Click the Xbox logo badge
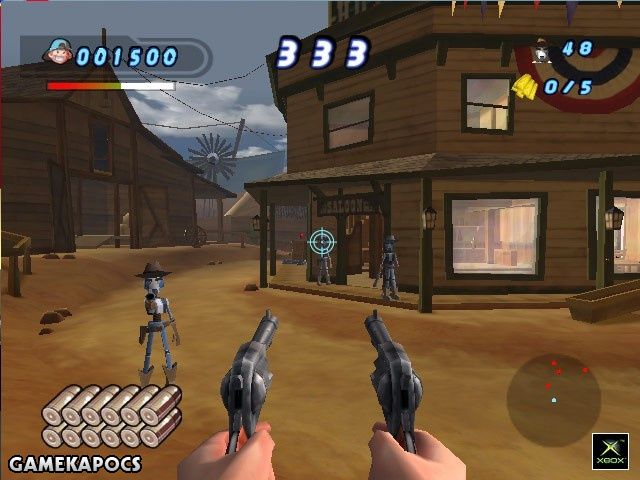Viewport: 640px width, 480px height. pyautogui.click(x=610, y=450)
